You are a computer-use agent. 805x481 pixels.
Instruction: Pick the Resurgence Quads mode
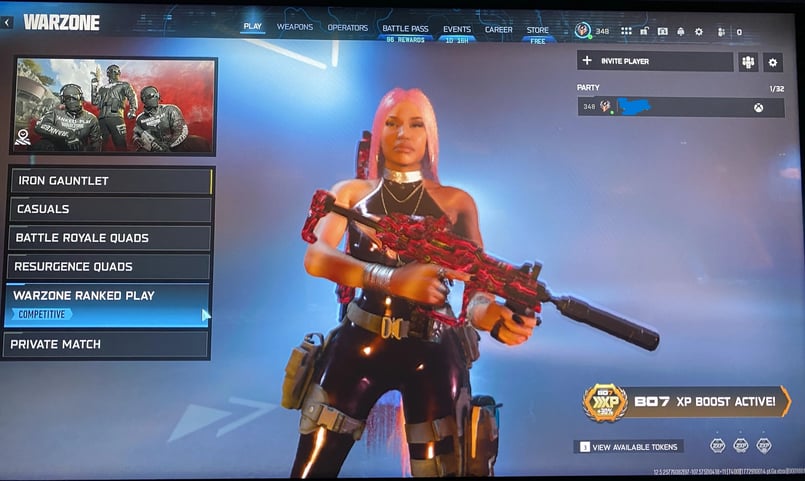pyautogui.click(x=108, y=267)
